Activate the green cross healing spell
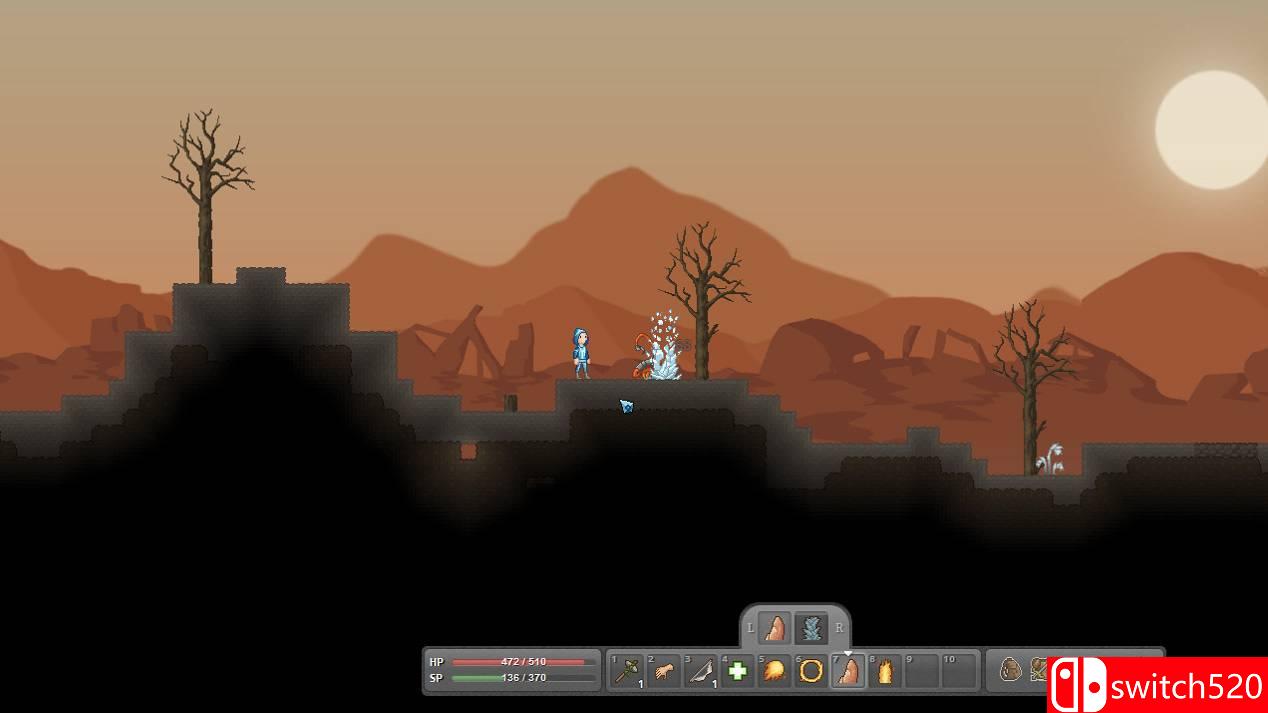Screen dimensions: 1268x713 coord(738,671)
